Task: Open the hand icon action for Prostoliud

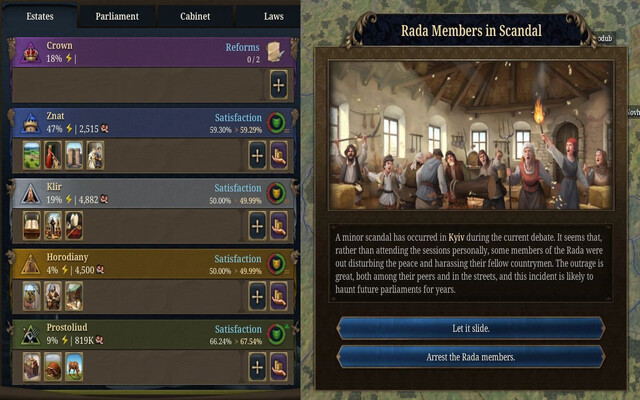Action: click(x=279, y=366)
